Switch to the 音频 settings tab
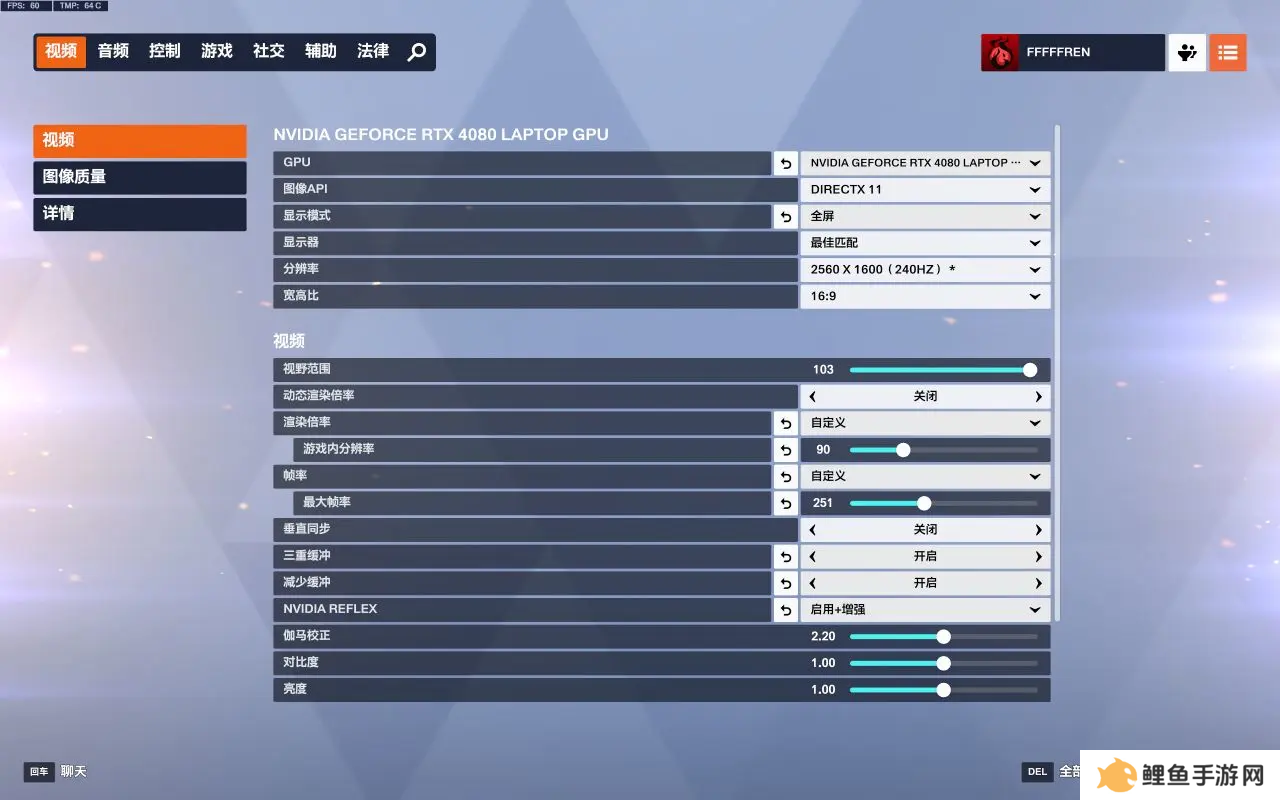The height and width of the screenshot is (800, 1280). click(x=113, y=51)
